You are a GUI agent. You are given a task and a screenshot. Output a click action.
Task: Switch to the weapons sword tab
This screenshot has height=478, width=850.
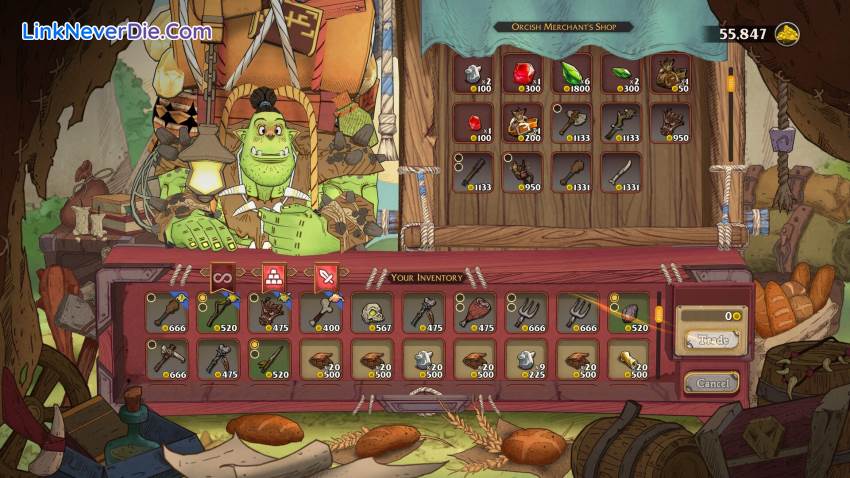[x=326, y=276]
